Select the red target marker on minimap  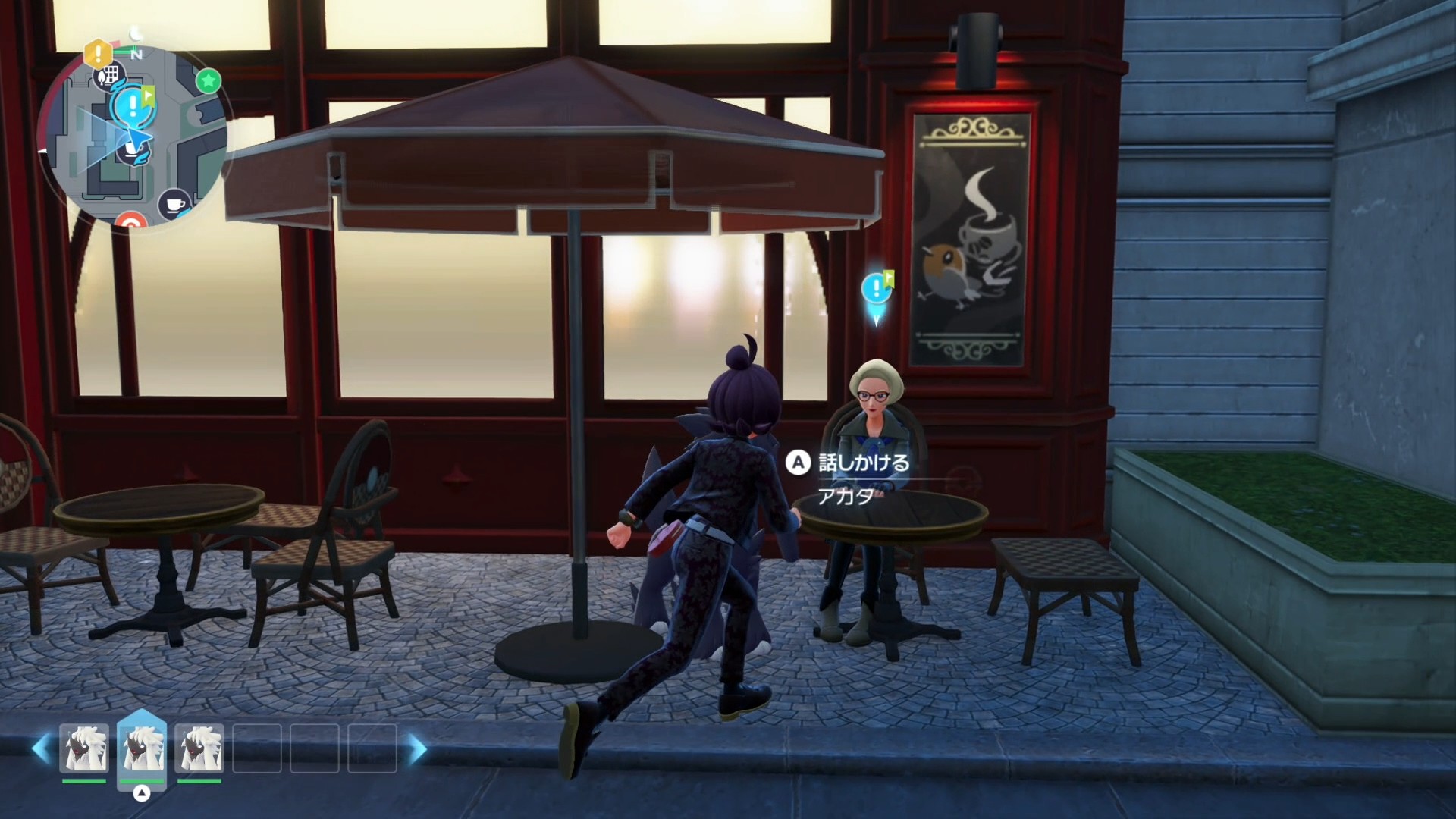[131, 223]
